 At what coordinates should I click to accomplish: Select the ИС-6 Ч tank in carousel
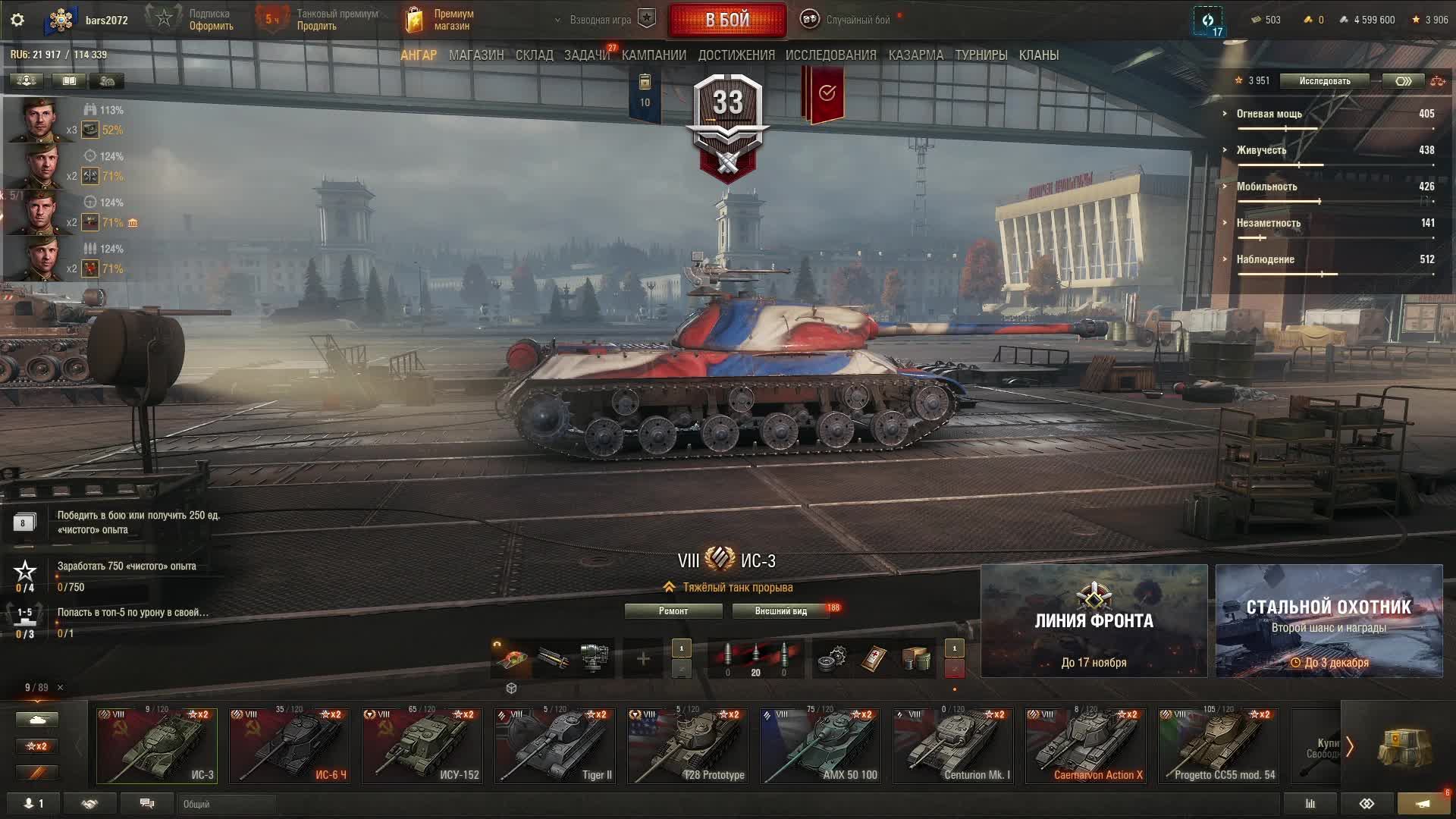290,745
